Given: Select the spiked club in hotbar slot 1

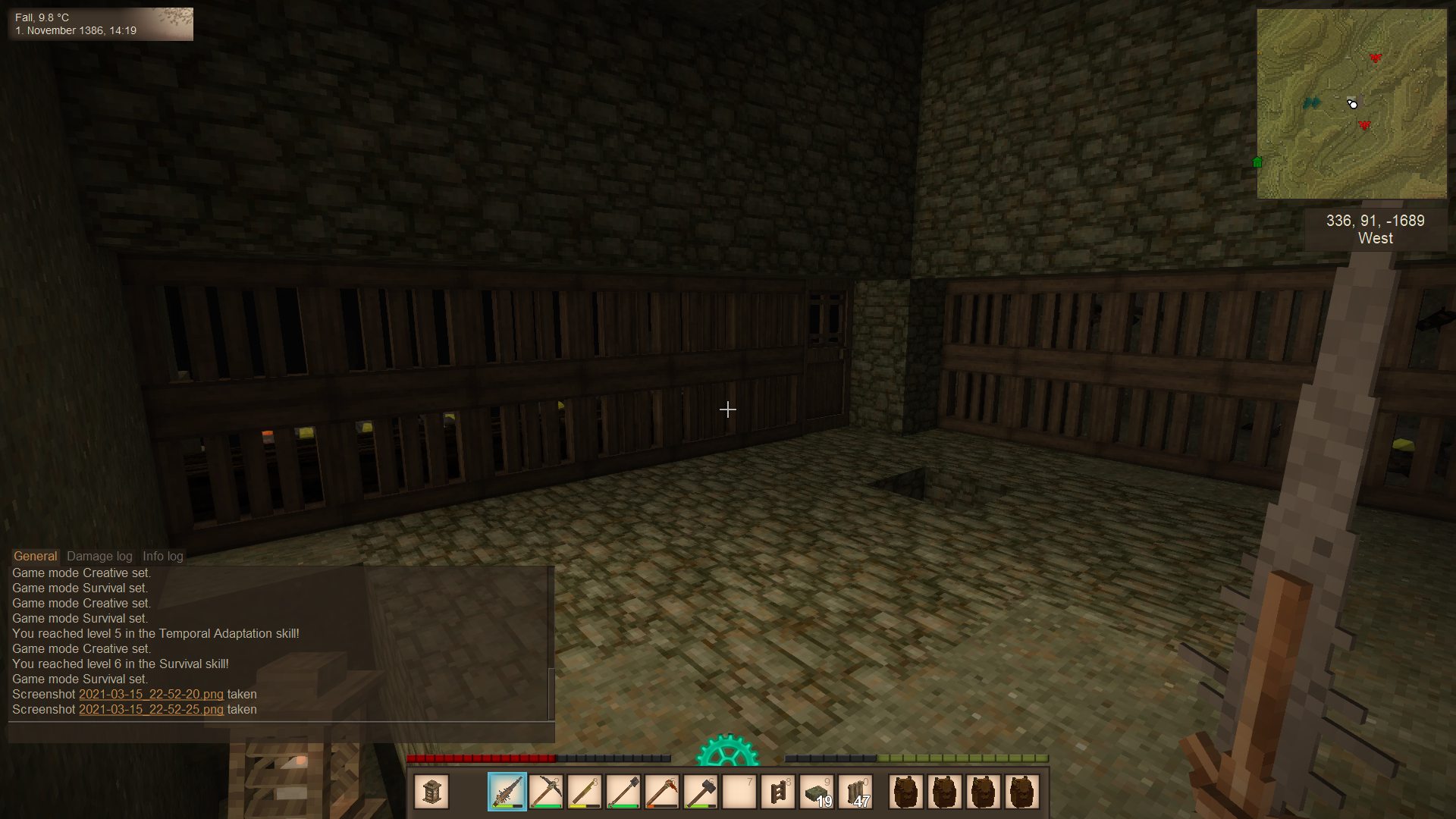Looking at the screenshot, I should pos(507,792).
